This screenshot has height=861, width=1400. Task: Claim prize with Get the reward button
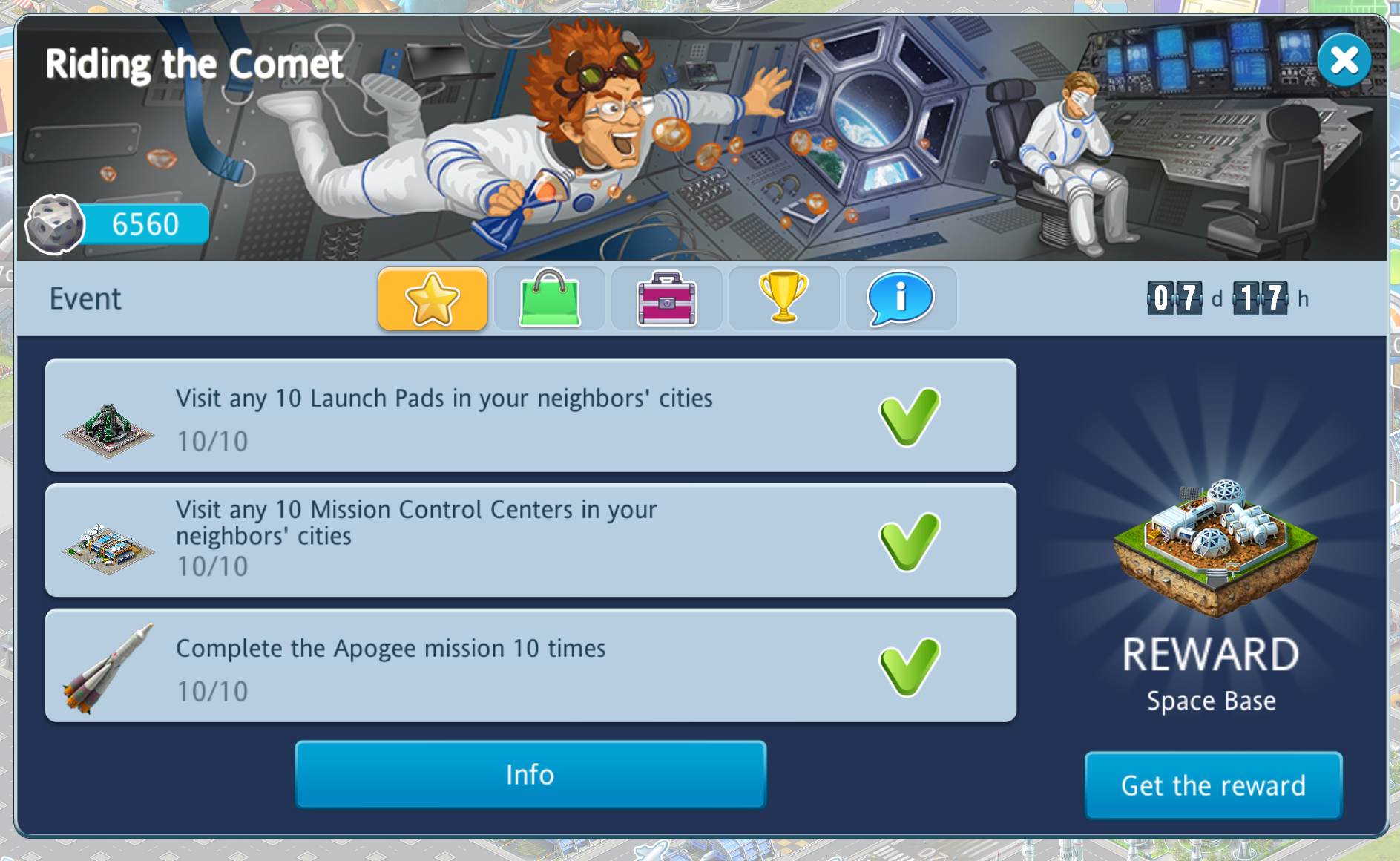coord(1213,785)
